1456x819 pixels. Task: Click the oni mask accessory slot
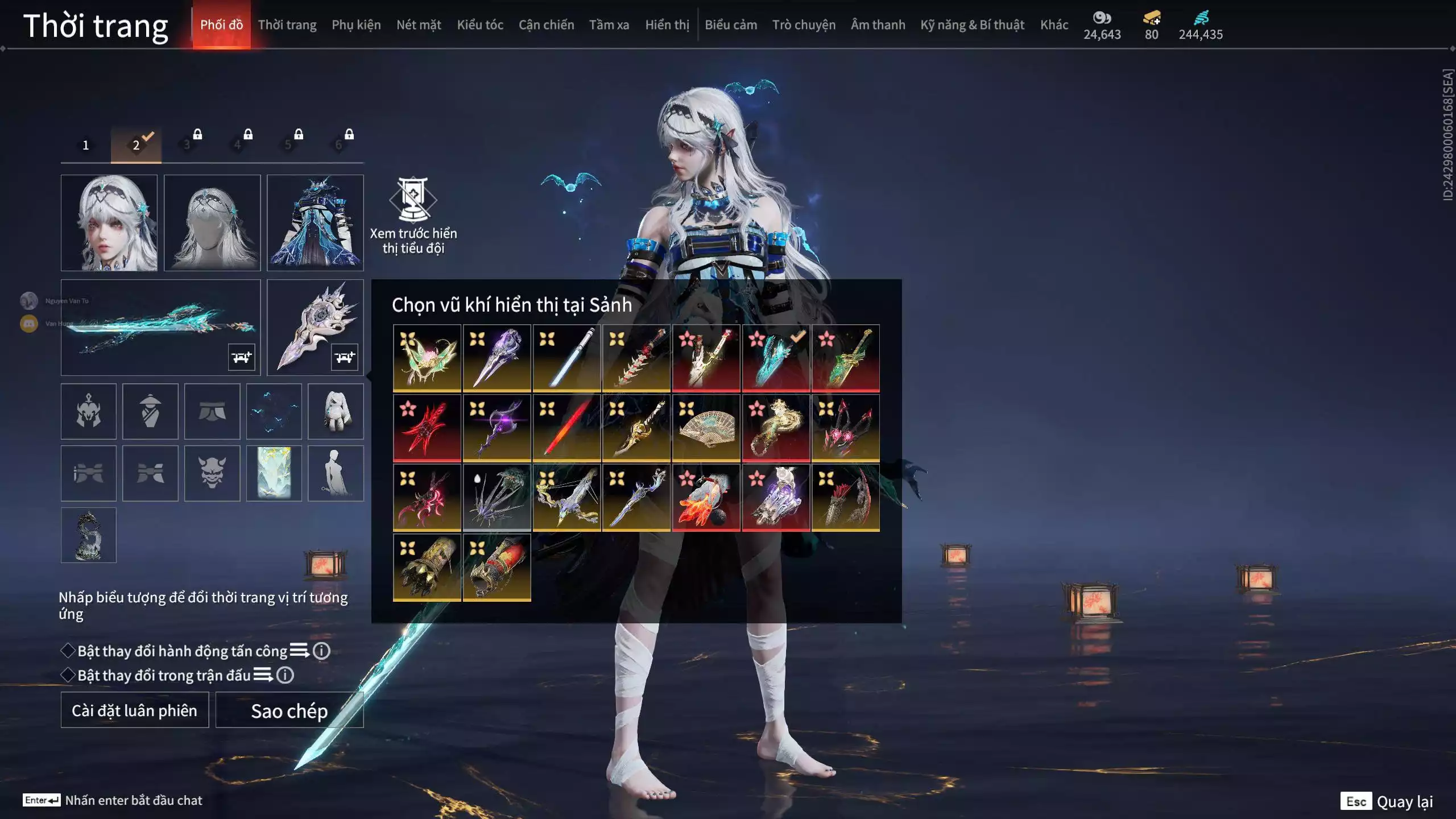click(212, 473)
